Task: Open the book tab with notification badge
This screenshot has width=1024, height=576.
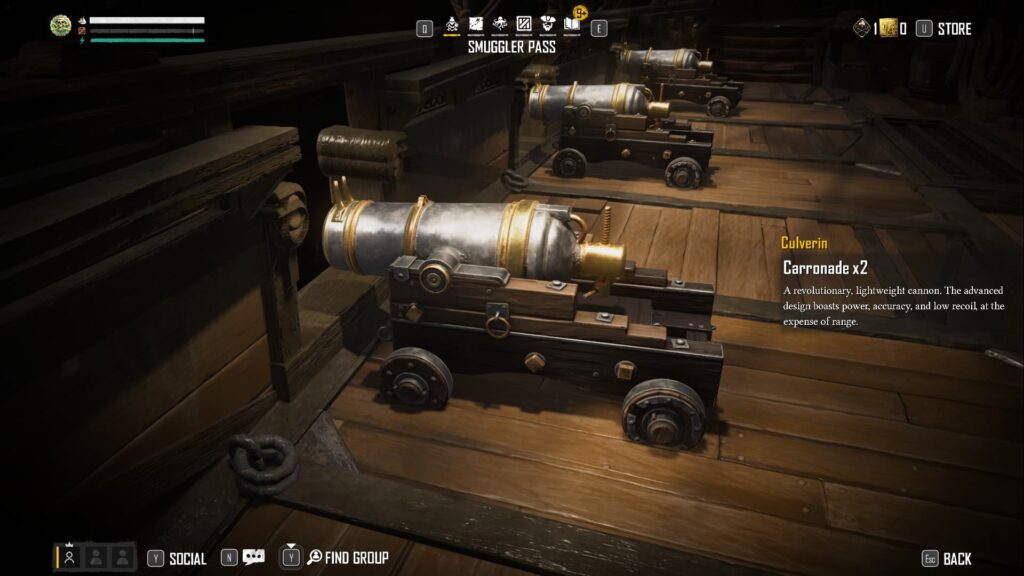Action: coord(571,22)
